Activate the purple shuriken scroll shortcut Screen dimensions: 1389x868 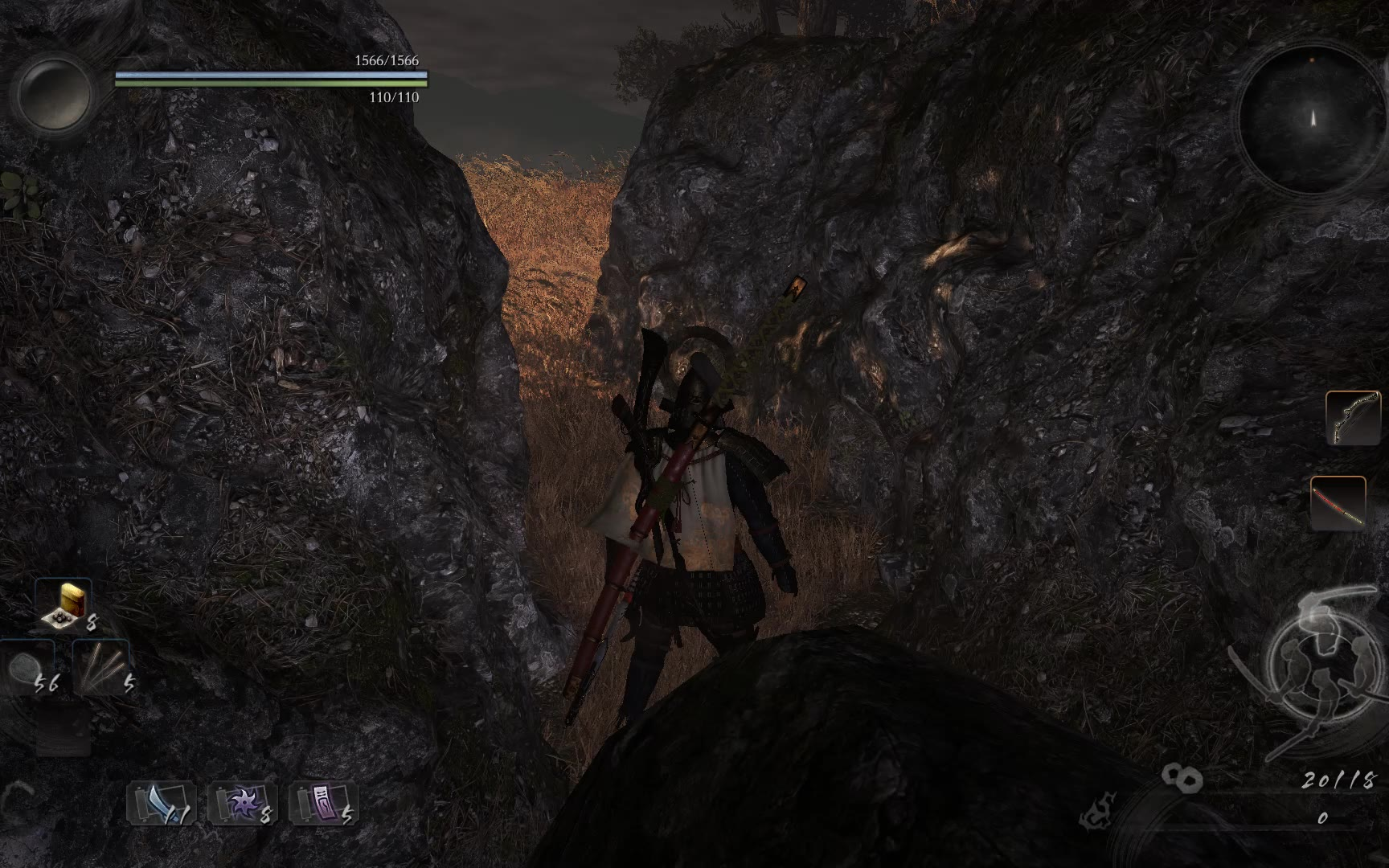[x=243, y=803]
